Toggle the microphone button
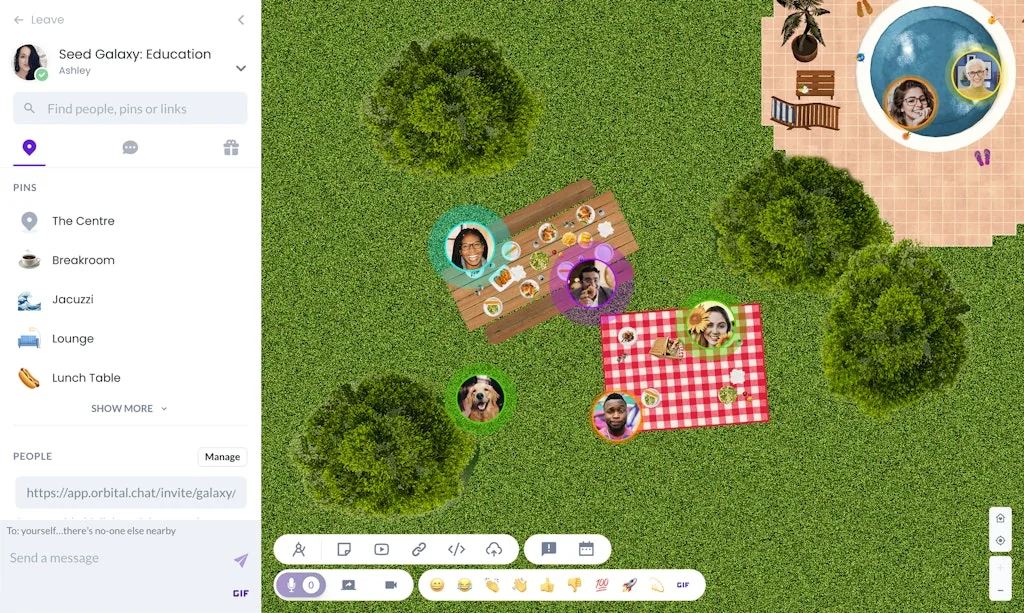Viewport: 1024px width, 613px height. tap(292, 585)
